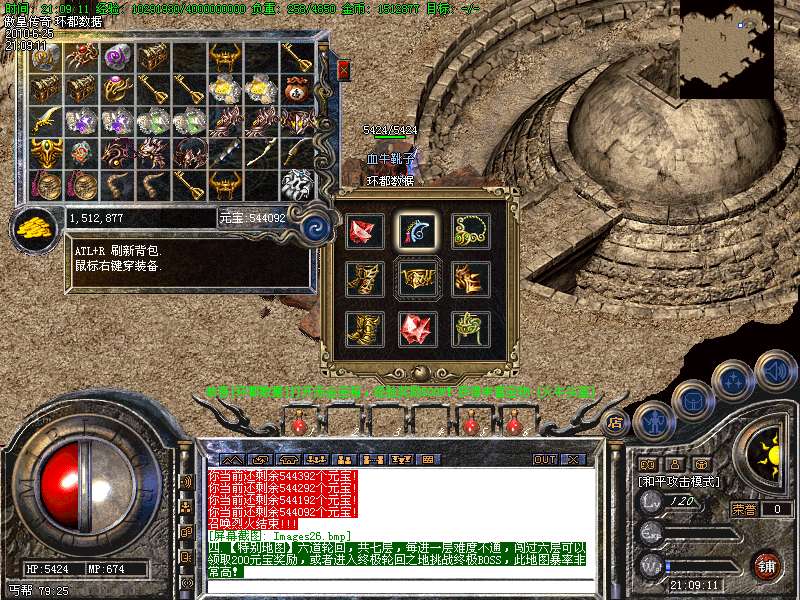Switch the 和平攻击模式 attack mode
Screen dimensions: 800x600
(679, 481)
